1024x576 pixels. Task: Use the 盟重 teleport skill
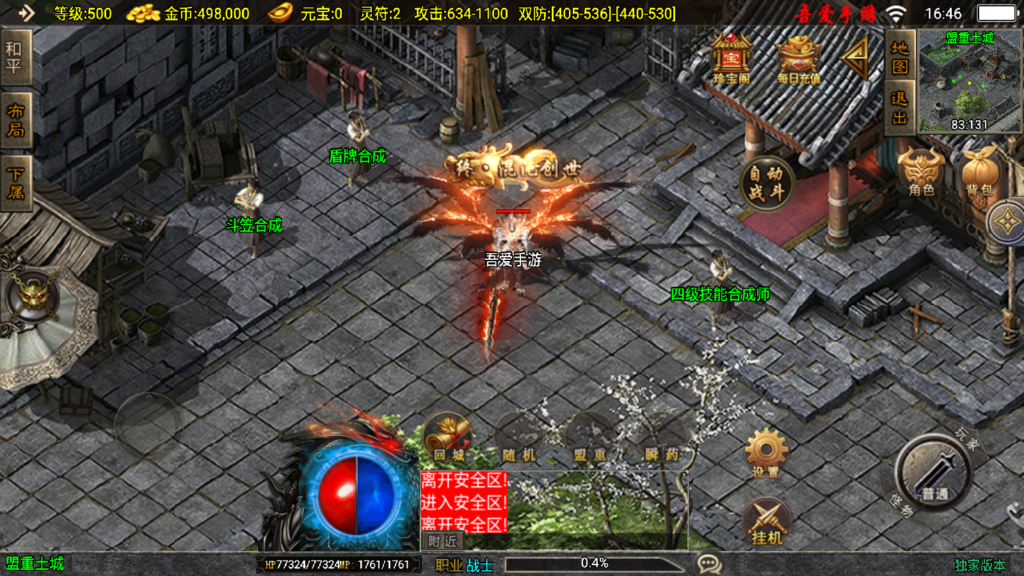(x=591, y=438)
